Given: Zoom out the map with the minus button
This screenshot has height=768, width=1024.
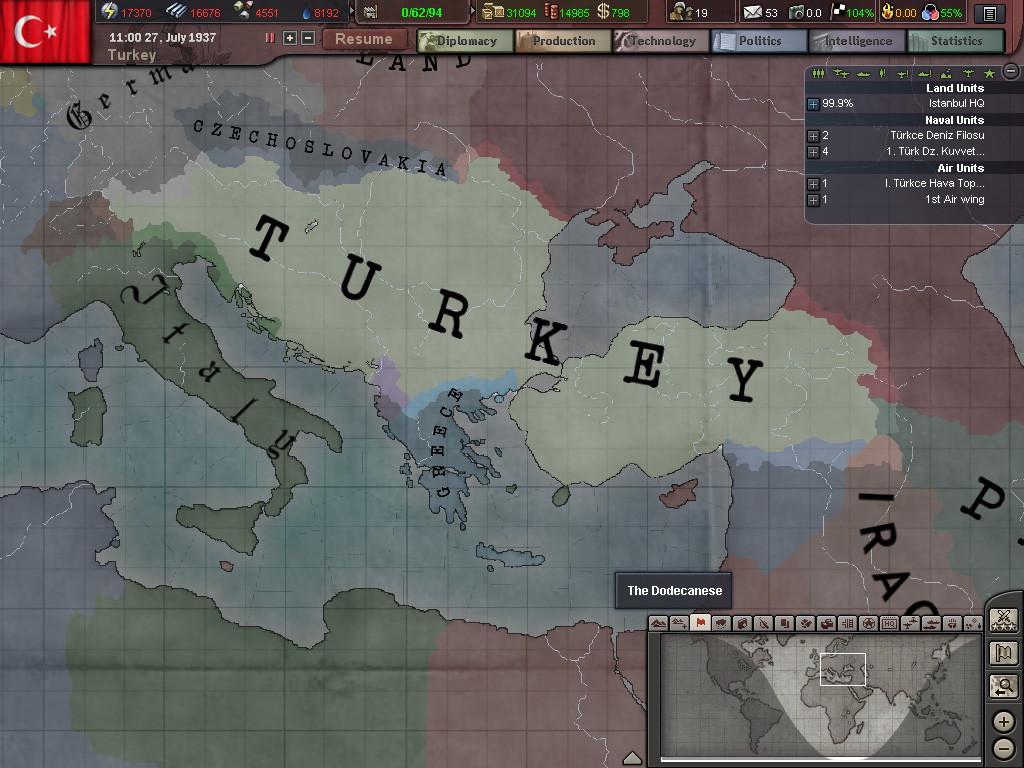Looking at the screenshot, I should click(1004, 747).
